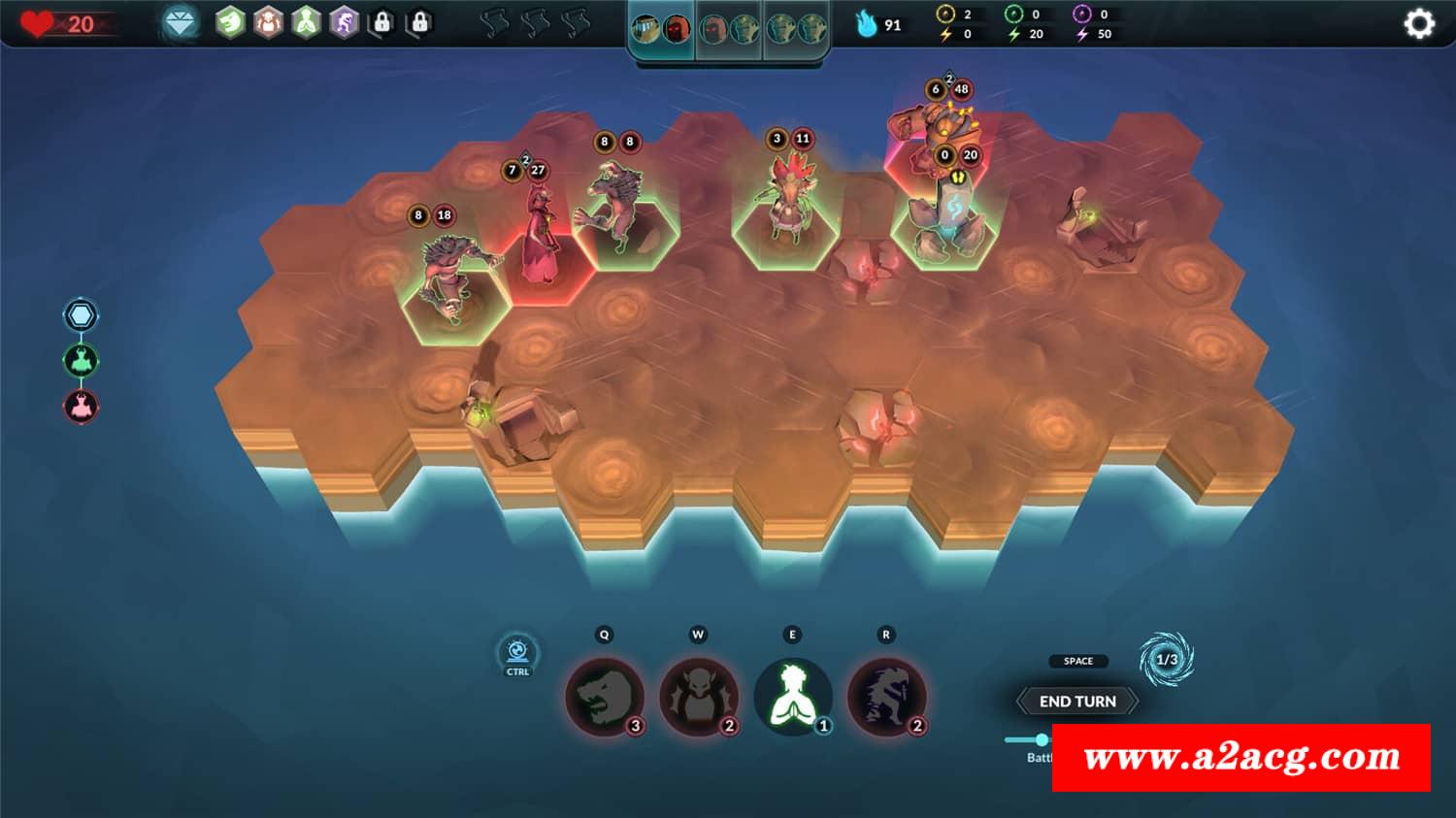This screenshot has width=1456, height=818.
Task: Toggle the green allied units filter
Action: [x=81, y=361]
